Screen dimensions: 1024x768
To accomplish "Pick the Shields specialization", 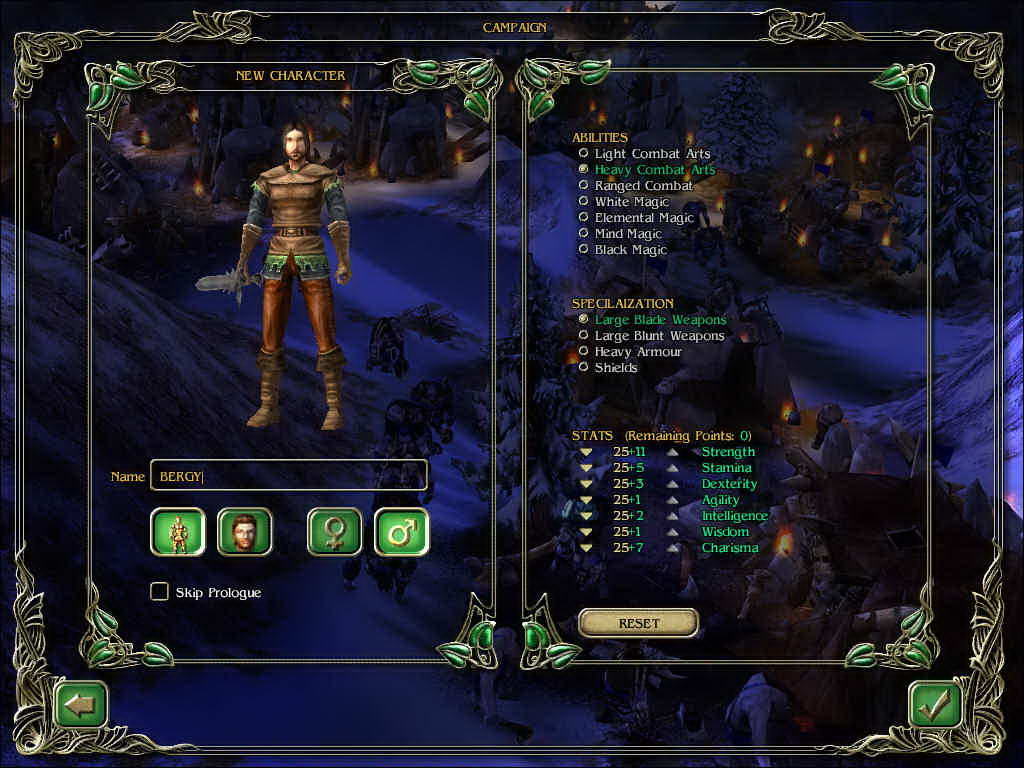I will 584,368.
